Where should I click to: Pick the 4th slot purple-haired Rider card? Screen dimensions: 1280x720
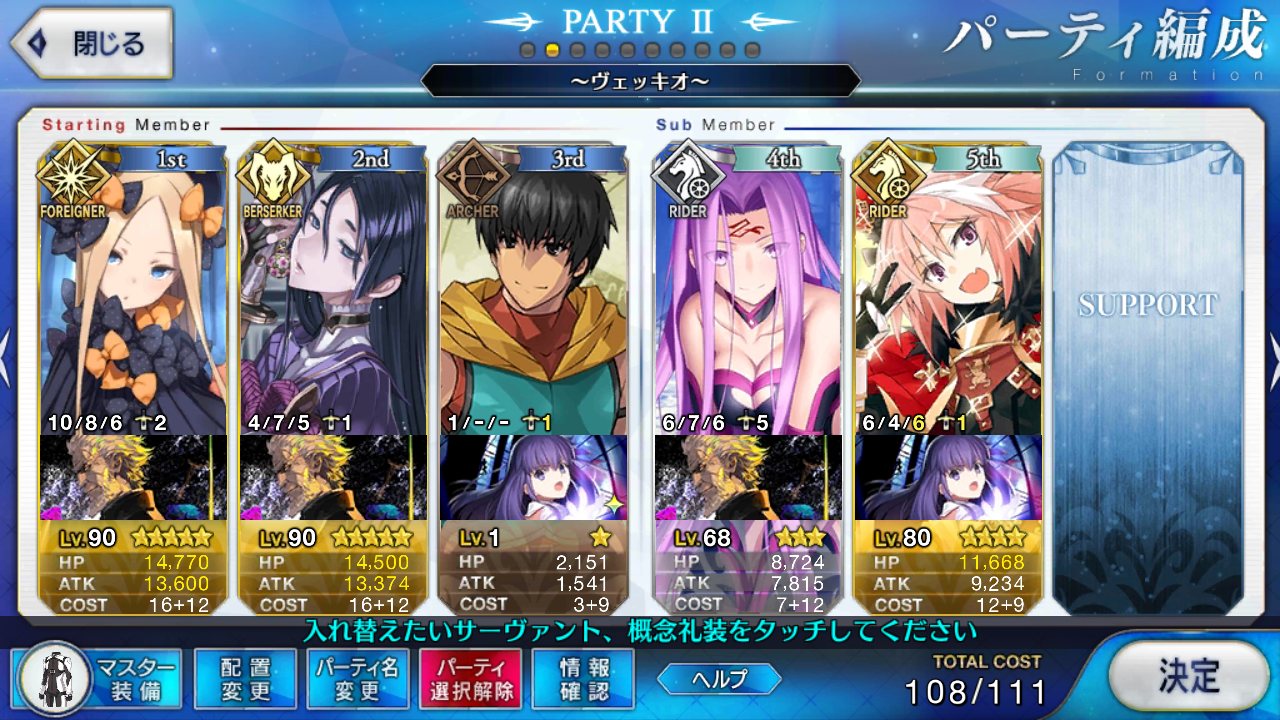(x=747, y=300)
